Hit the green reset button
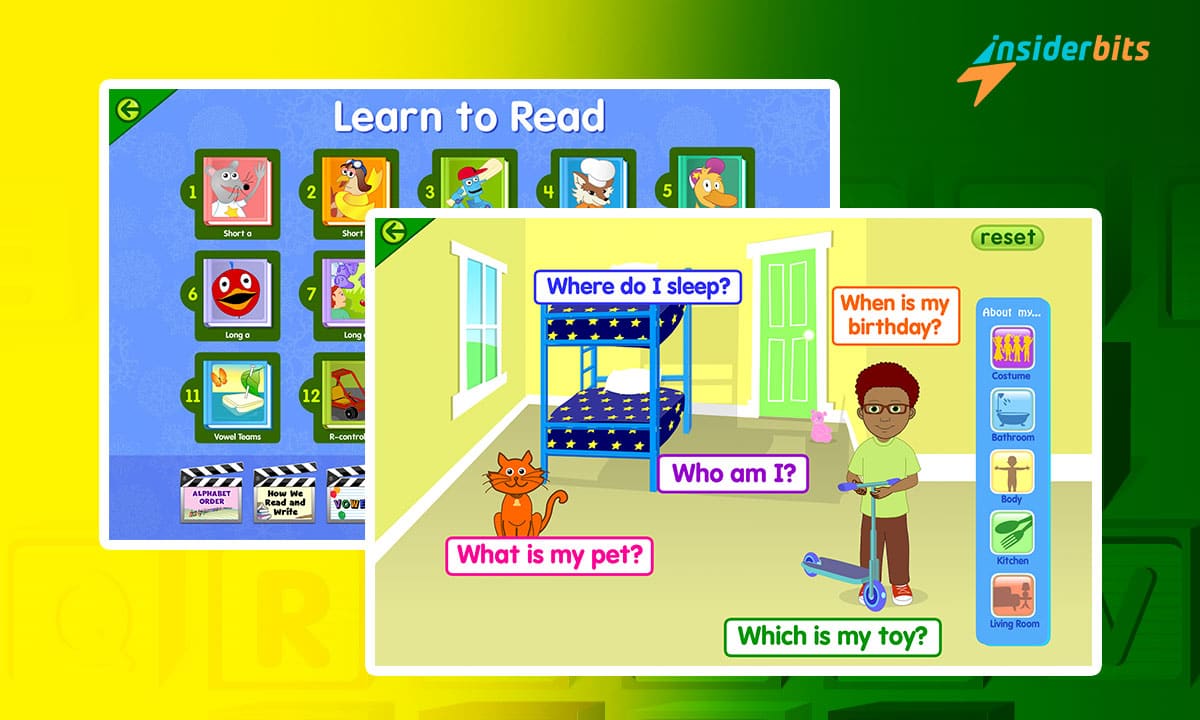The height and width of the screenshot is (720, 1200). point(1007,237)
